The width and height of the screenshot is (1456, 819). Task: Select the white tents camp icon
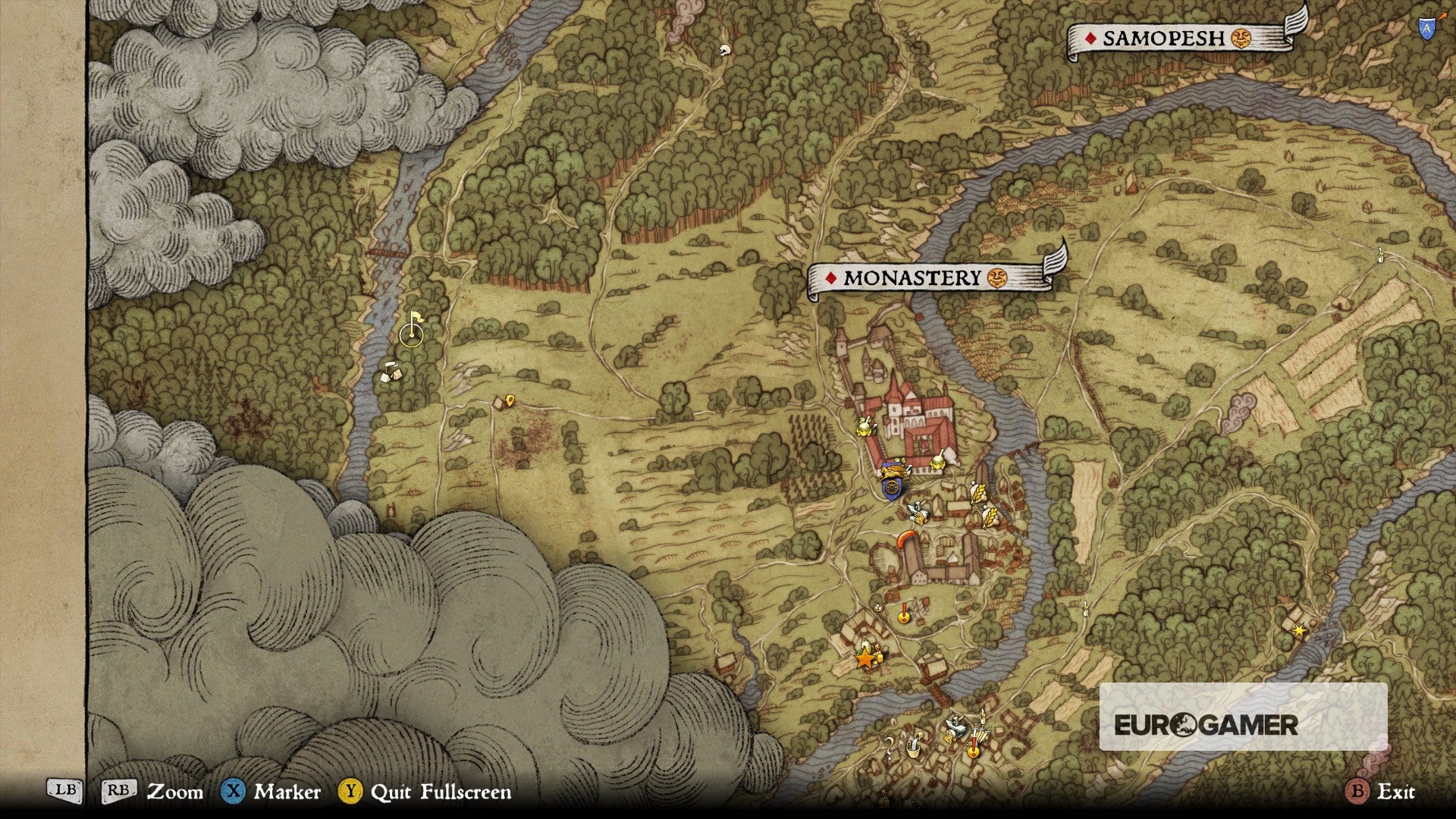pyautogui.click(x=392, y=372)
